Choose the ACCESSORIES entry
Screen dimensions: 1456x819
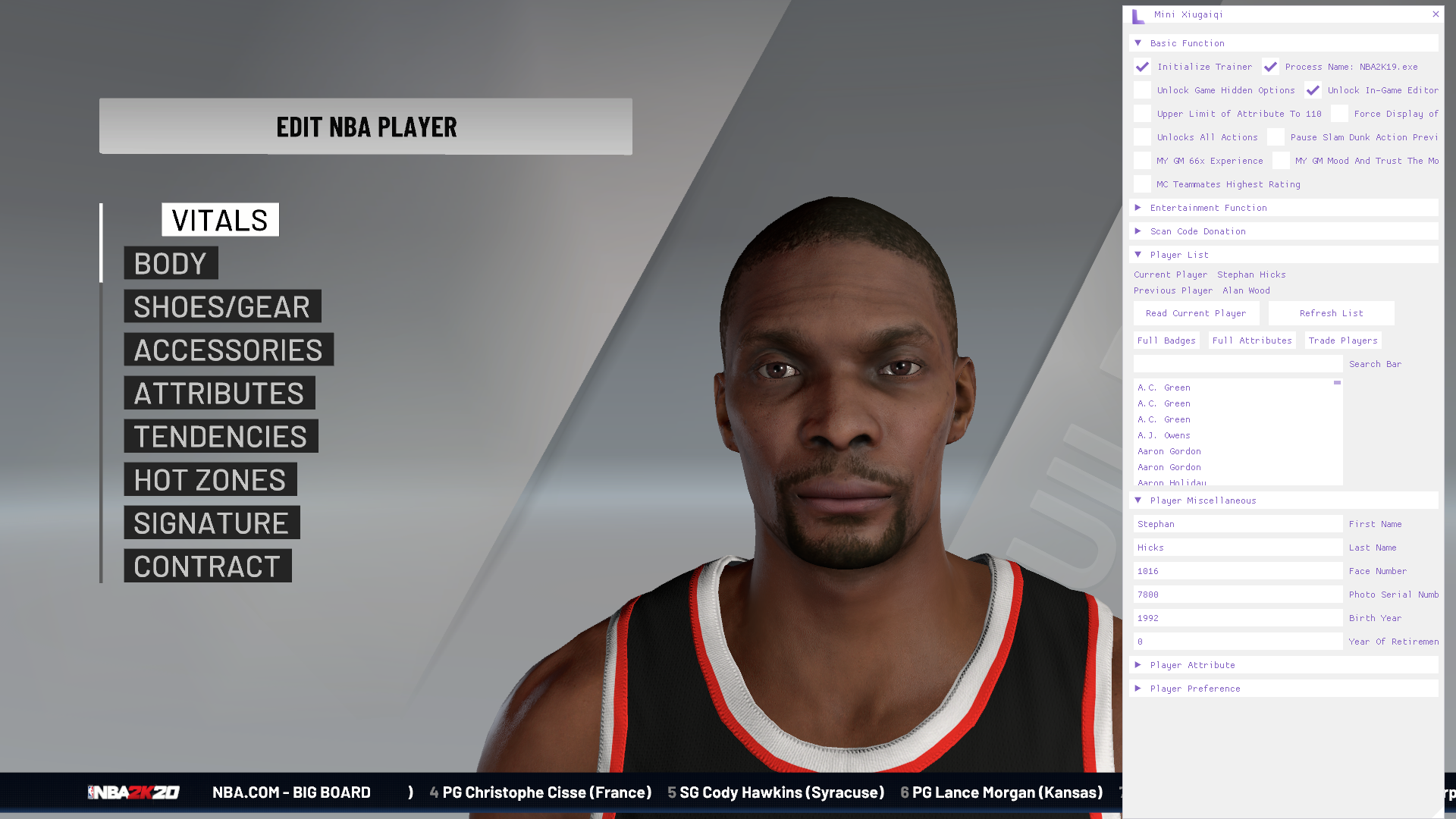[x=228, y=350]
